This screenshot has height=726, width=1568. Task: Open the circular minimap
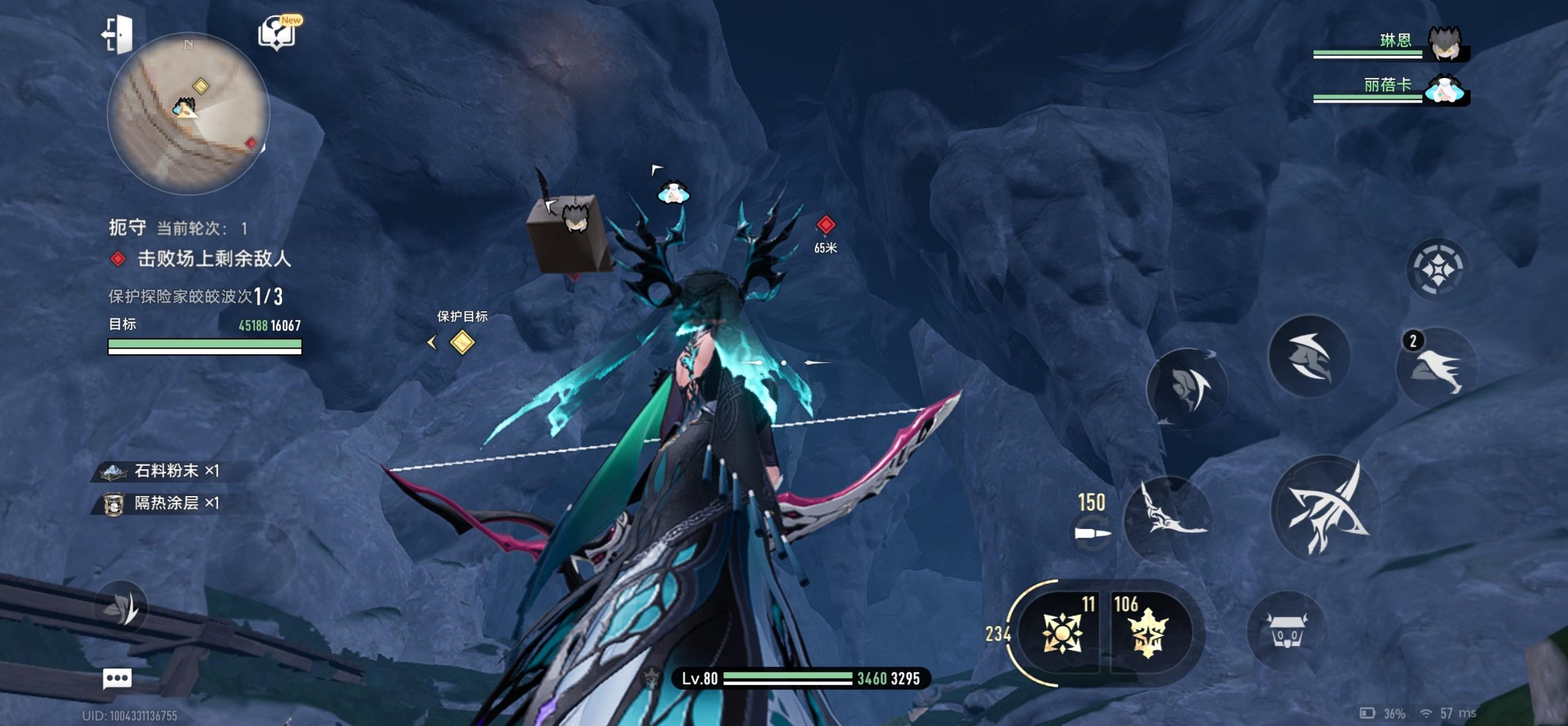[188, 113]
